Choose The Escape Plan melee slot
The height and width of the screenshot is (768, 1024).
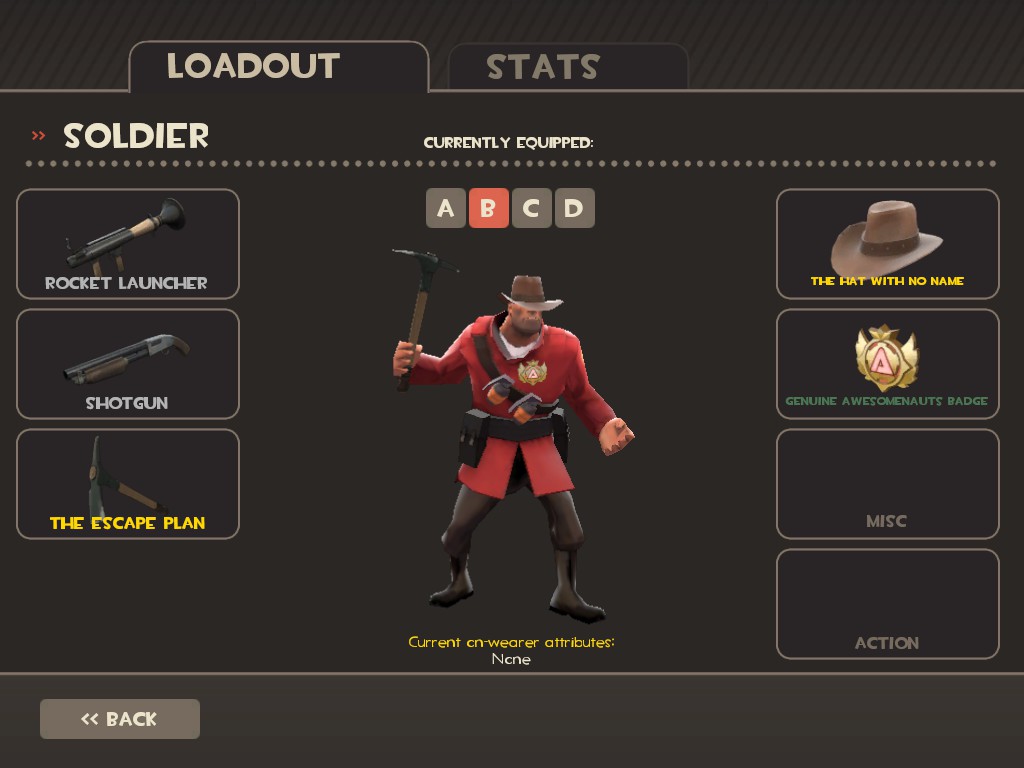[128, 484]
